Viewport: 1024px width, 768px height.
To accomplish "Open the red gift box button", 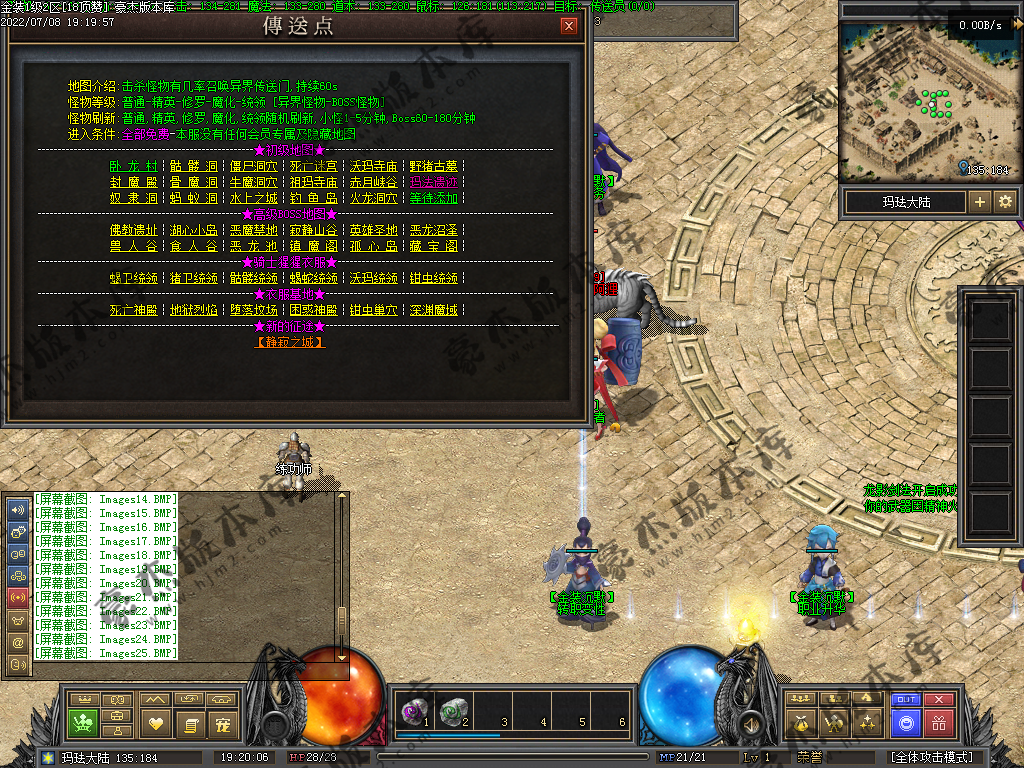I will (x=938, y=722).
